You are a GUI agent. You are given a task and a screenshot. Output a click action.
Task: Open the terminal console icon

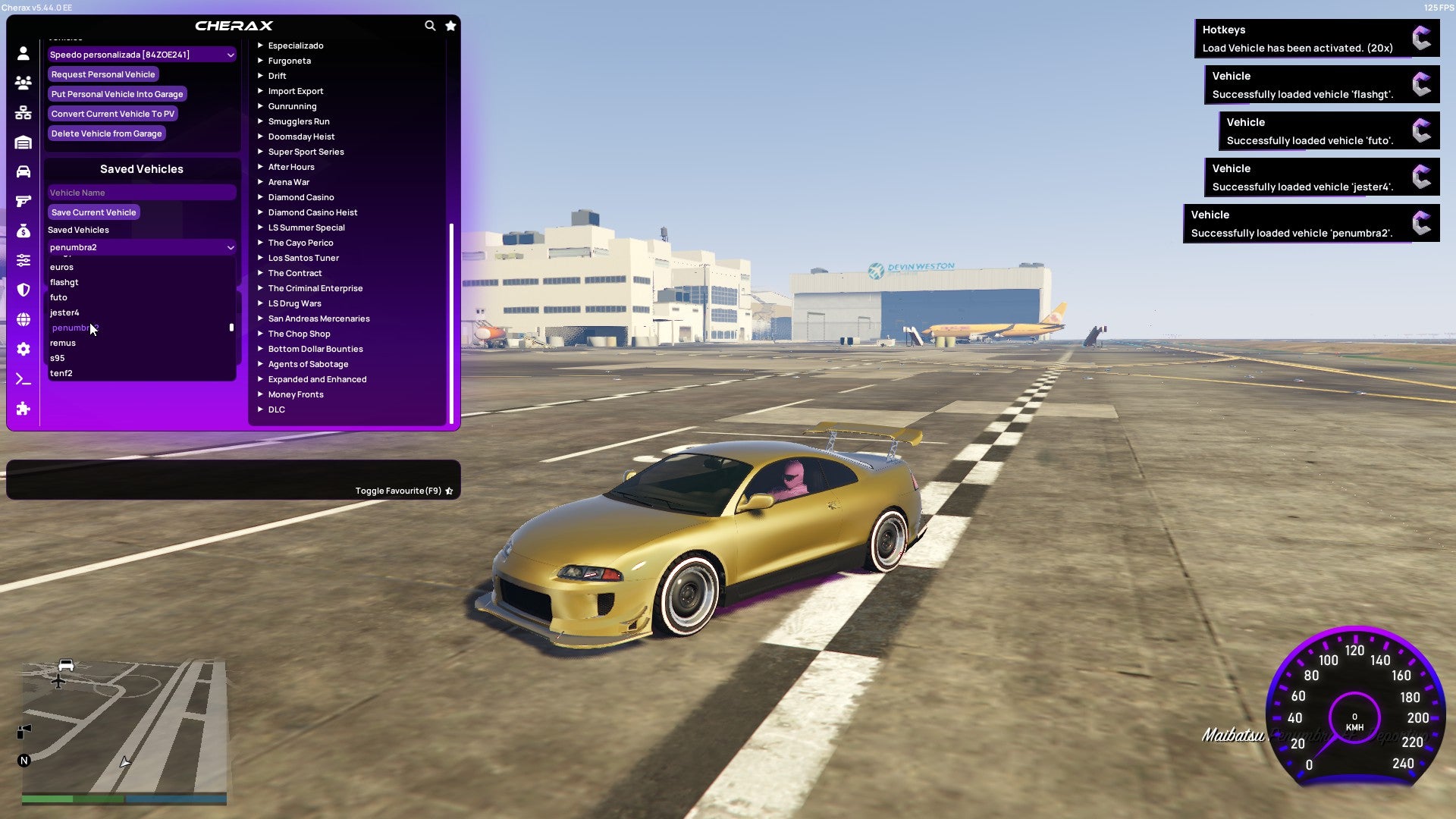pyautogui.click(x=23, y=378)
